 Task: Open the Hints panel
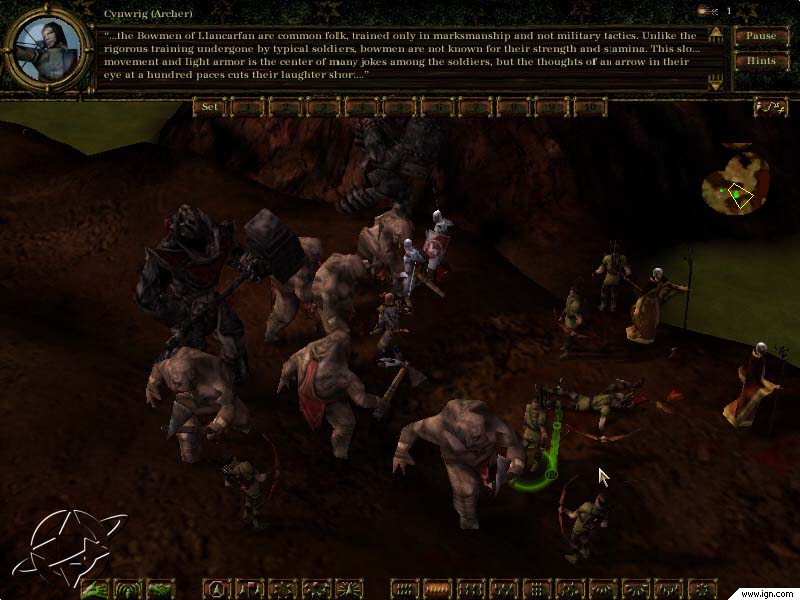pos(761,61)
